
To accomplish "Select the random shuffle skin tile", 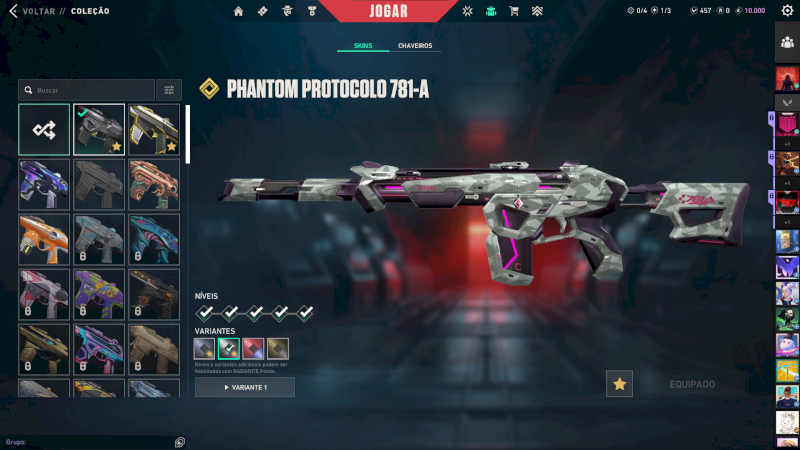I will point(44,130).
